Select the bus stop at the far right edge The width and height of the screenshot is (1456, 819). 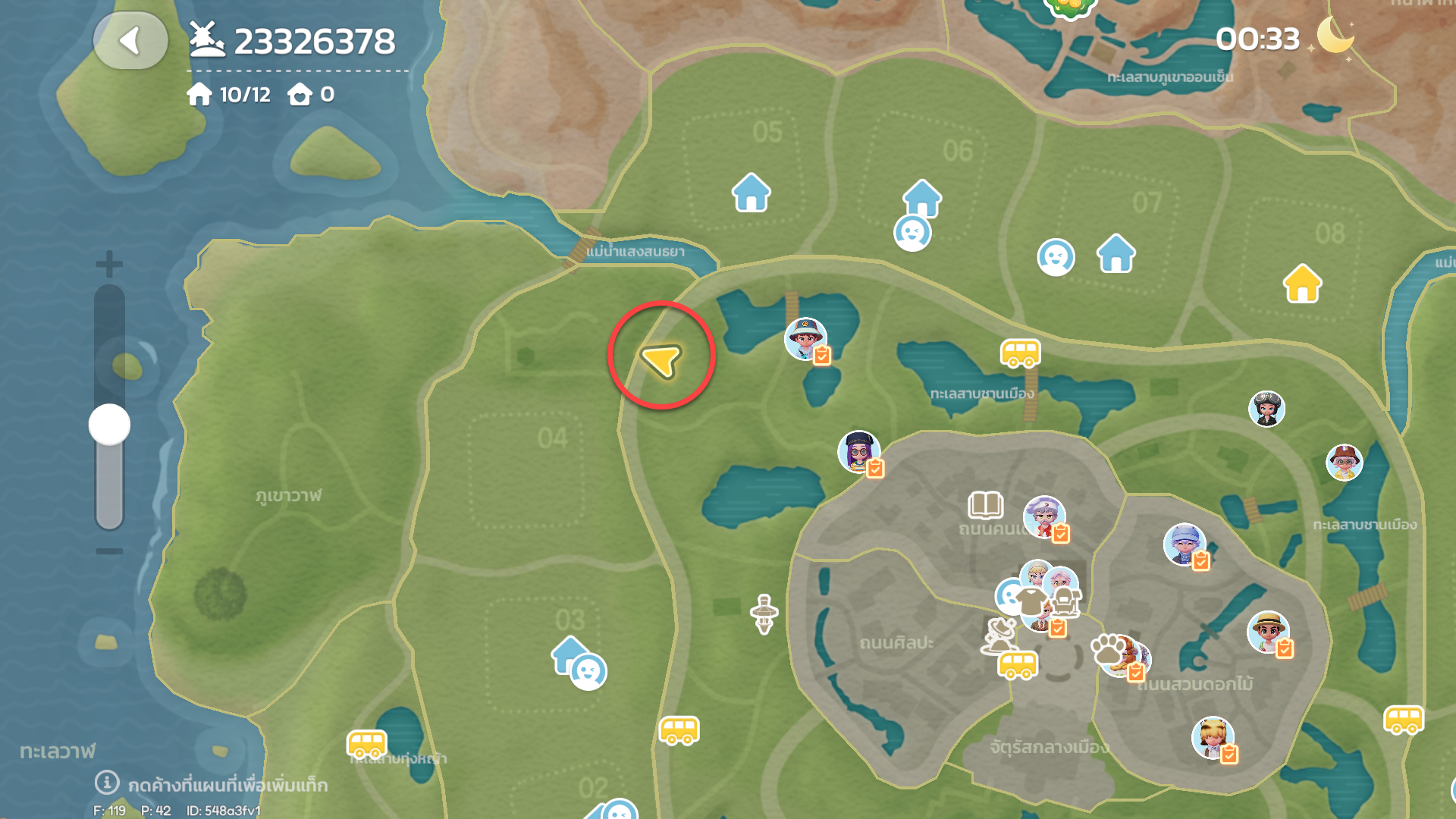(1404, 720)
